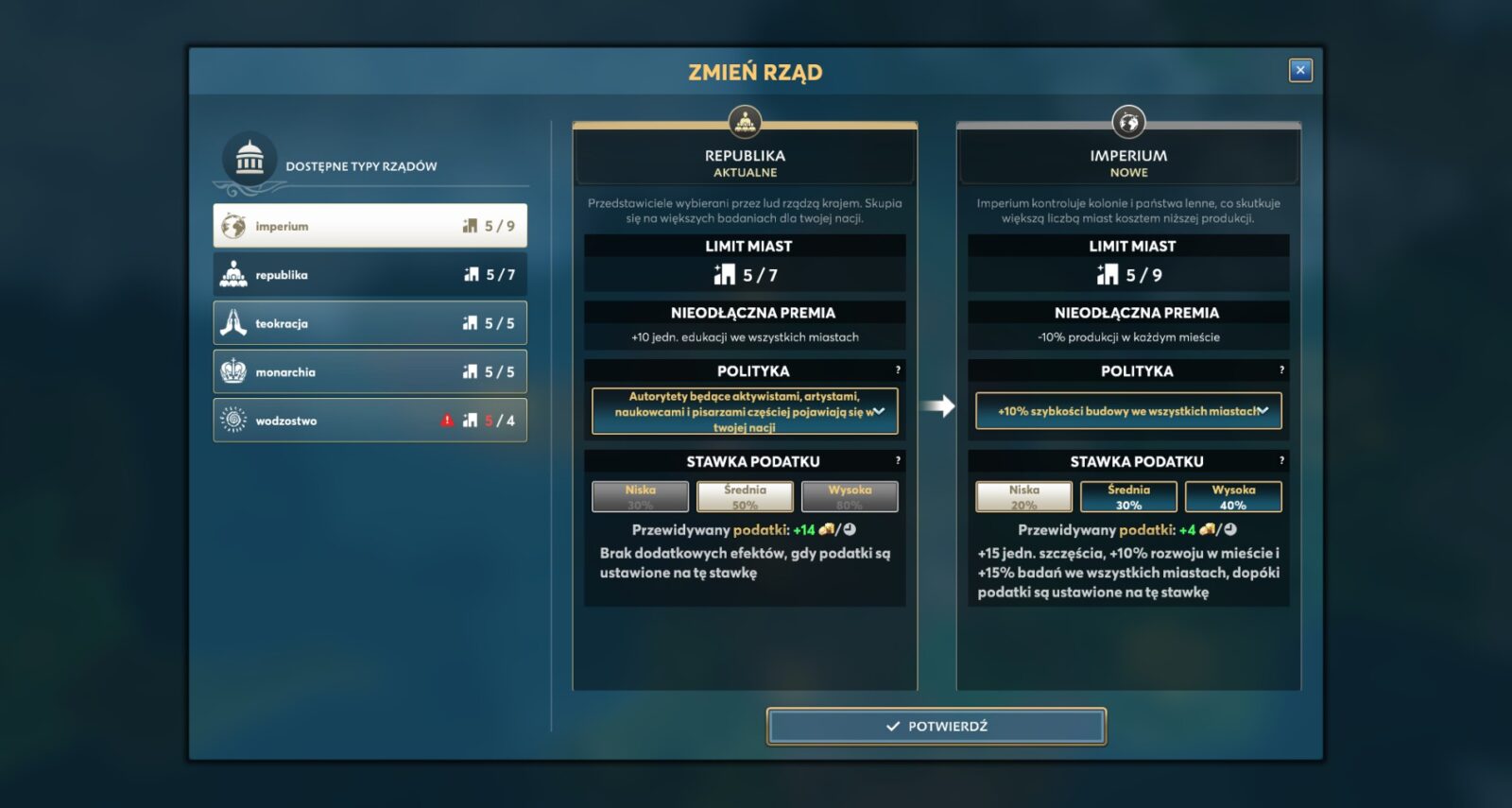This screenshot has height=808, width=1512.
Task: Choose the wodzostwo government entry
Action: click(x=369, y=421)
